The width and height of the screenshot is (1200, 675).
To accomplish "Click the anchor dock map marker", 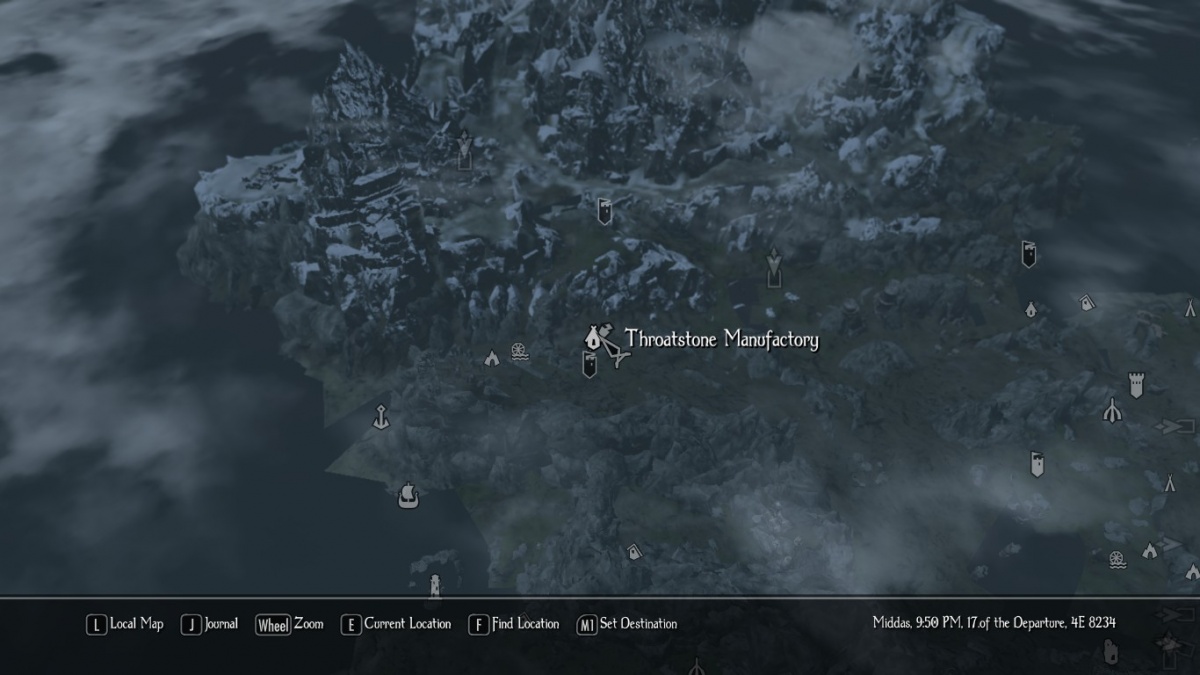I will coord(380,416).
